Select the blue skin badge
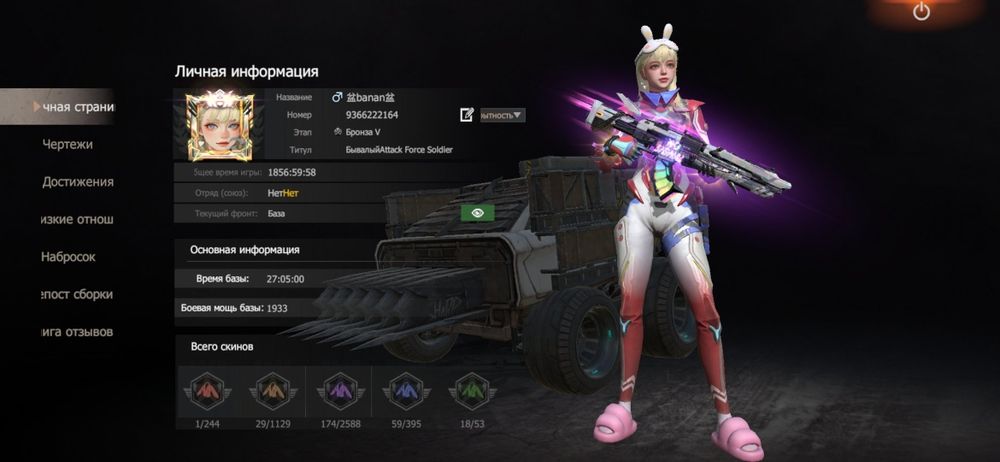1000x462 pixels. click(x=404, y=390)
